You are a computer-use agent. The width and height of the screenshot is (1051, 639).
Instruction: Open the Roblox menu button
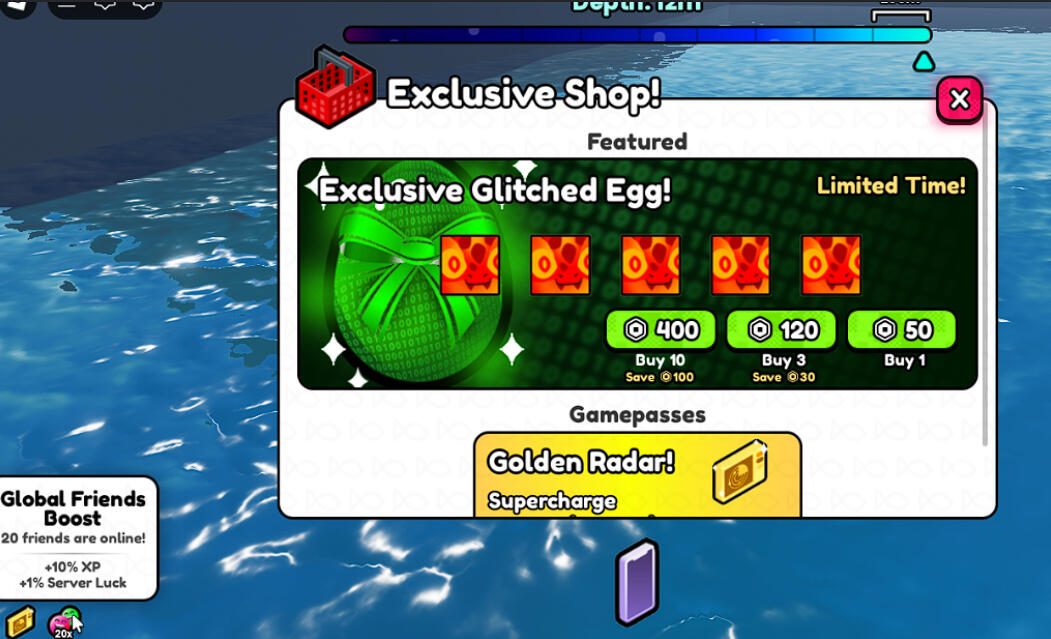pos(18,5)
